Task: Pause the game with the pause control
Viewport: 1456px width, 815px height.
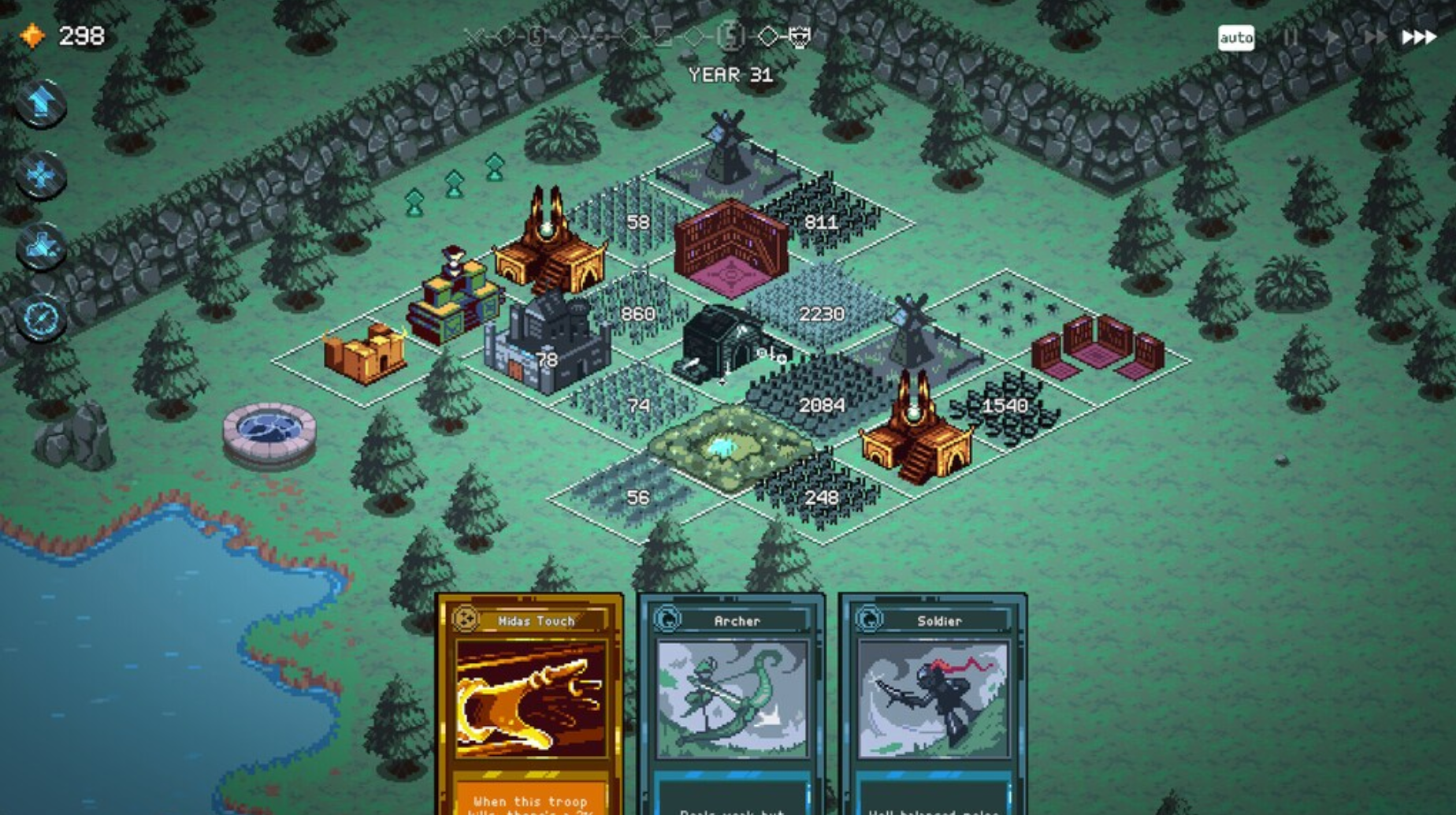Action: pyautogui.click(x=1291, y=35)
